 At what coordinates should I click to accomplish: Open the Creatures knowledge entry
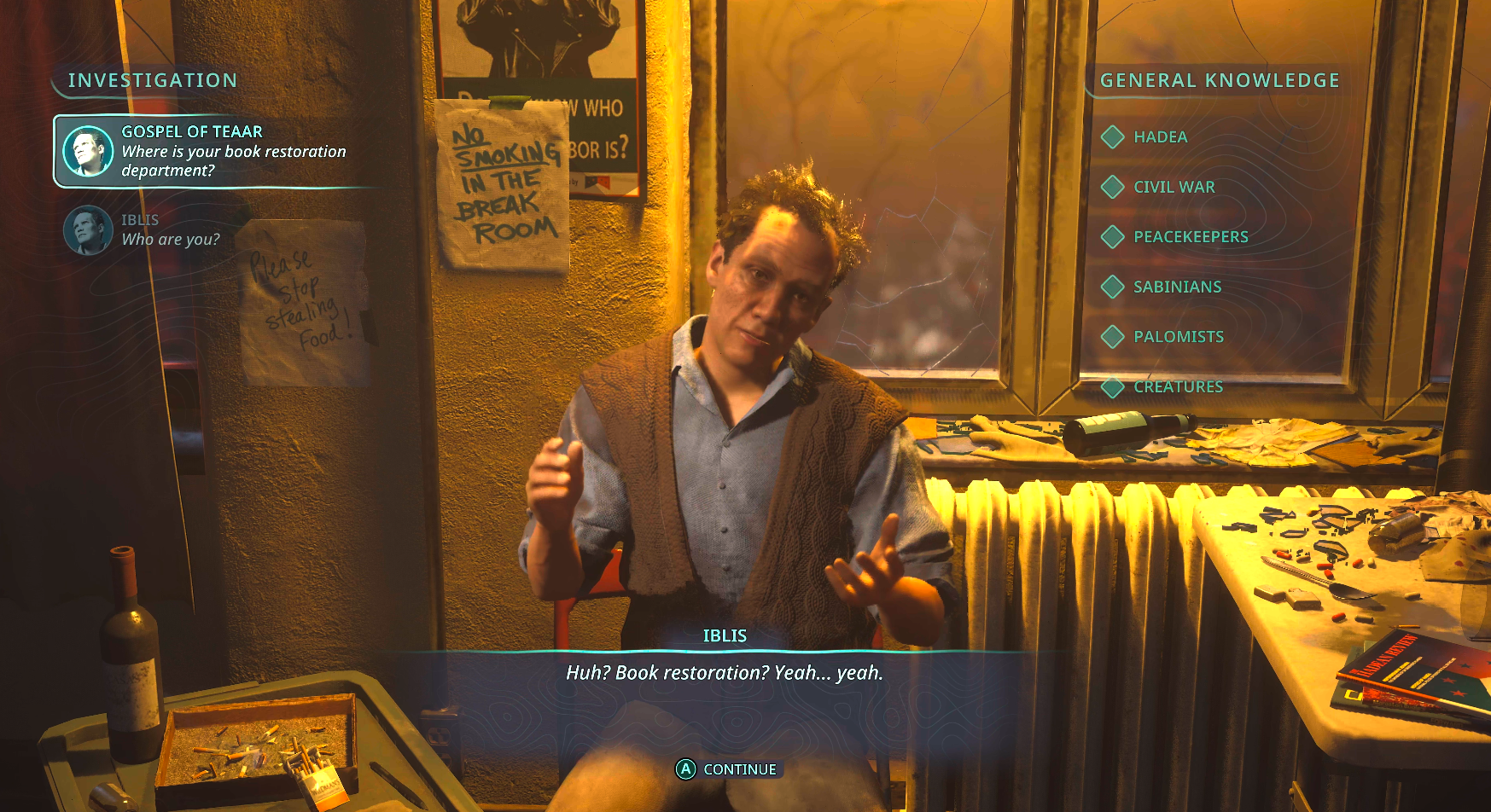(x=1178, y=387)
